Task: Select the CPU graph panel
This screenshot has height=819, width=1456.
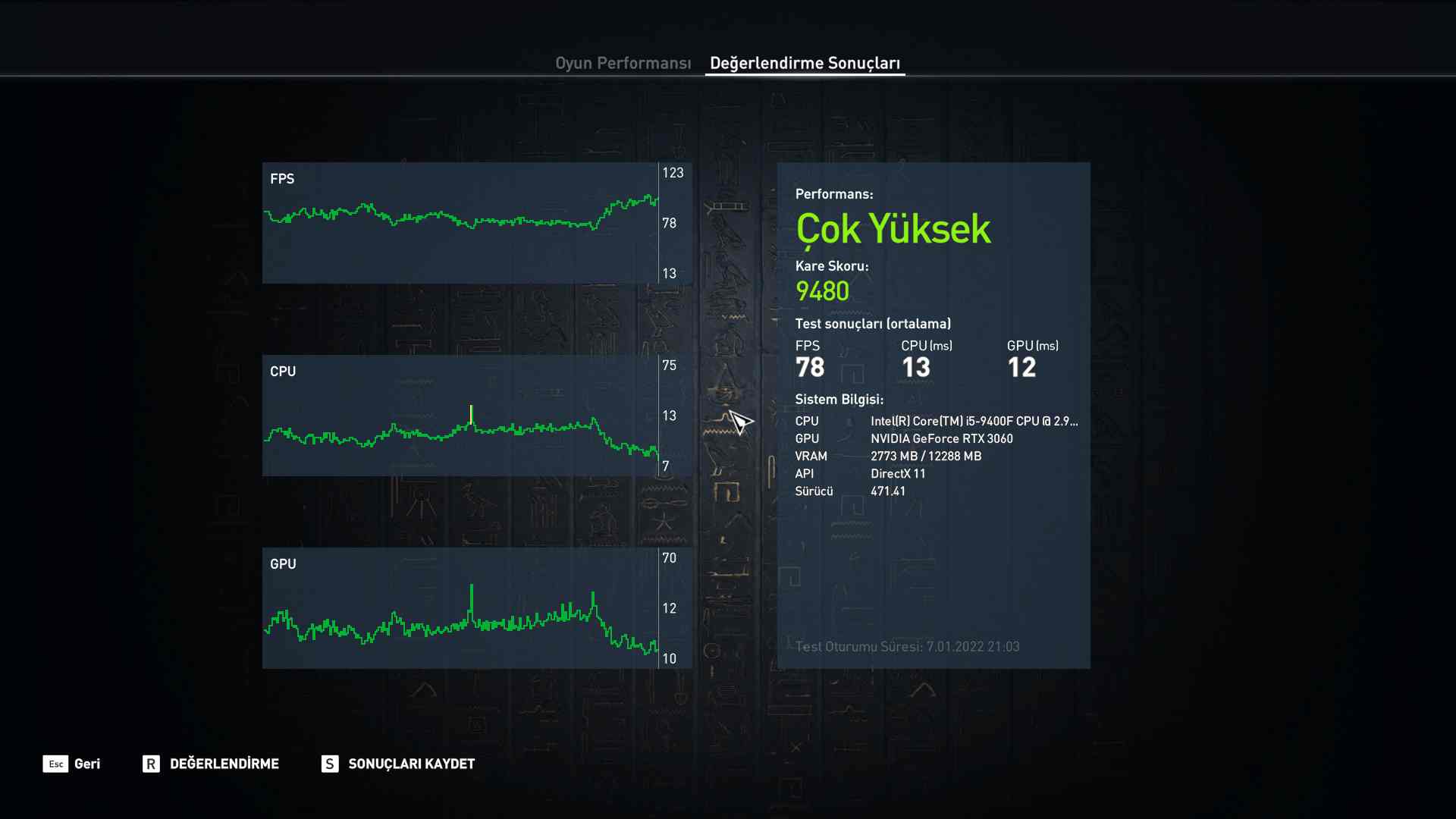Action: pos(476,415)
